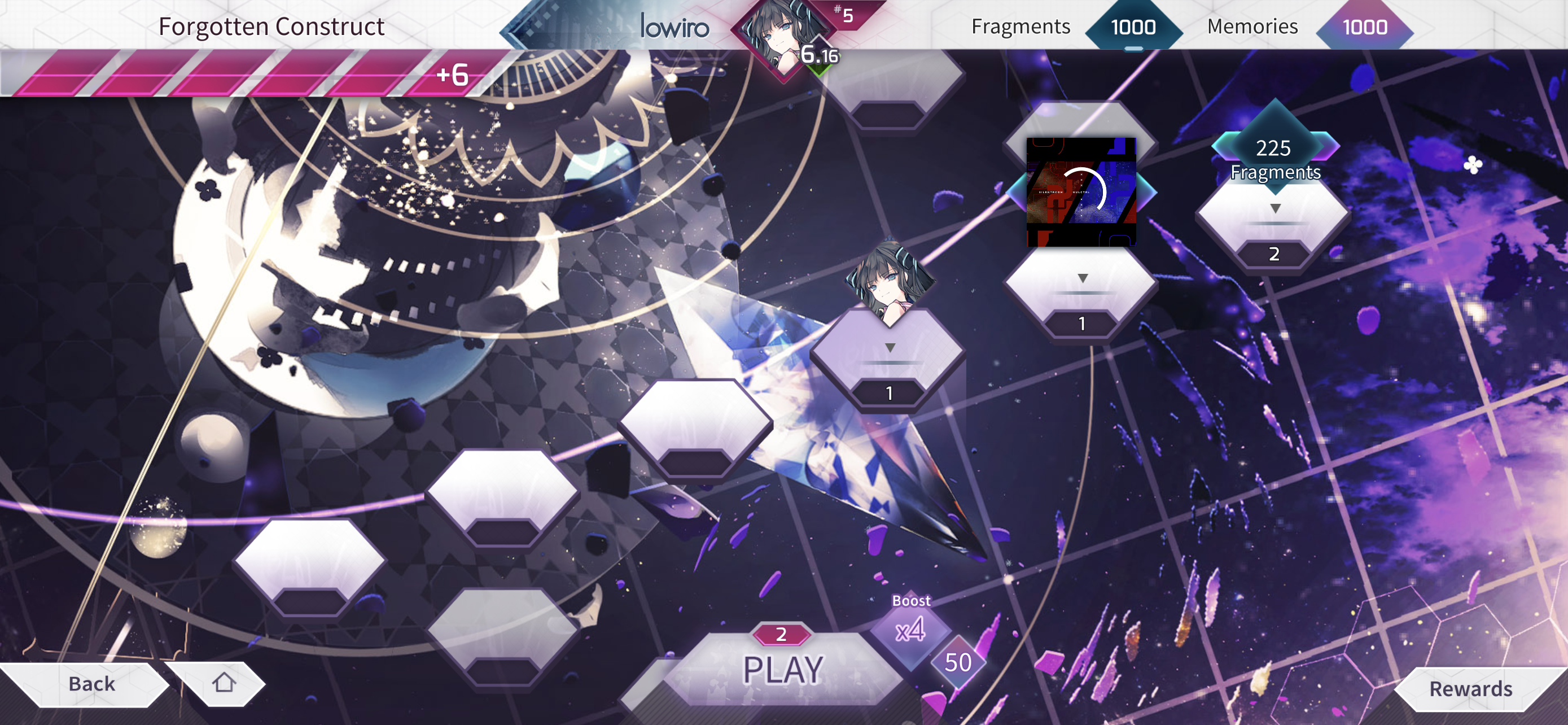
Task: Tap the +6 step counter badge
Action: click(450, 76)
